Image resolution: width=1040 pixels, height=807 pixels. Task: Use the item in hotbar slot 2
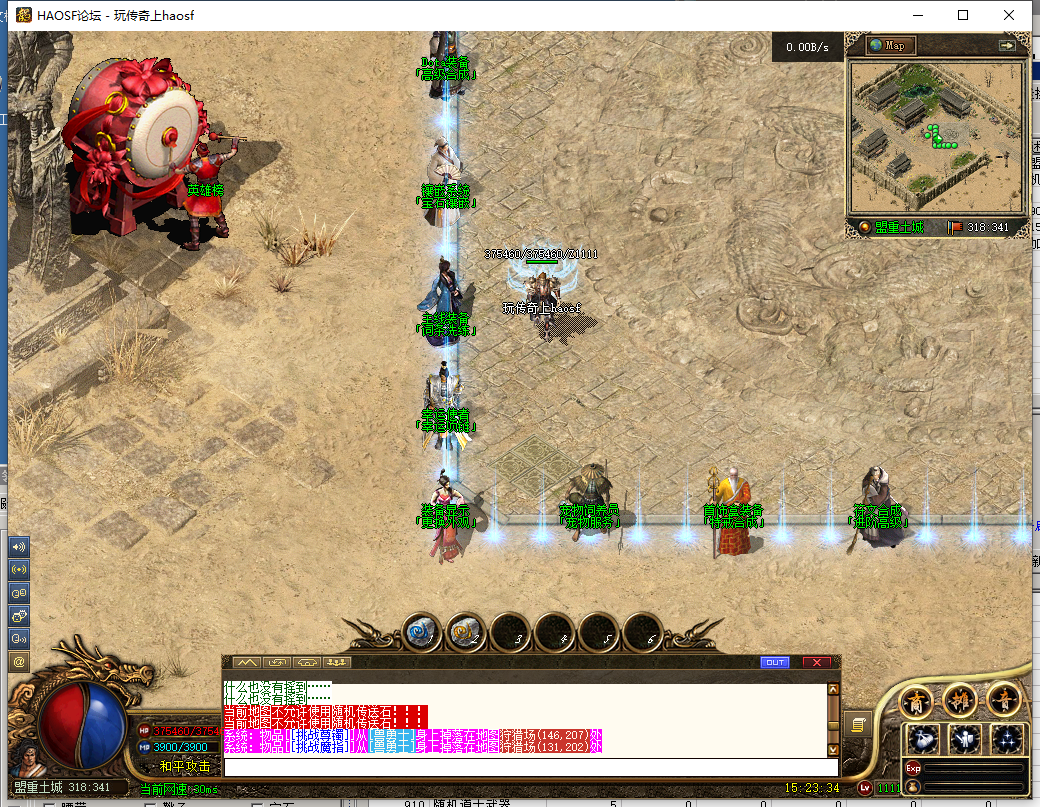465,632
